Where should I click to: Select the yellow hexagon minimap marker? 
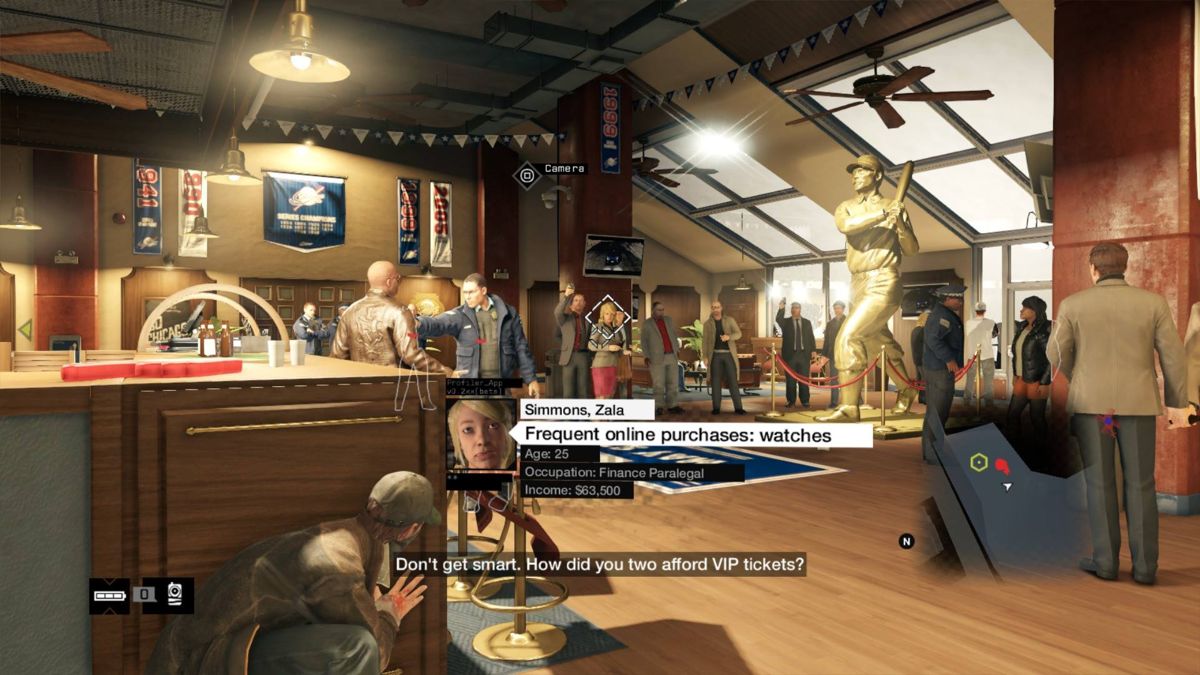click(x=978, y=462)
